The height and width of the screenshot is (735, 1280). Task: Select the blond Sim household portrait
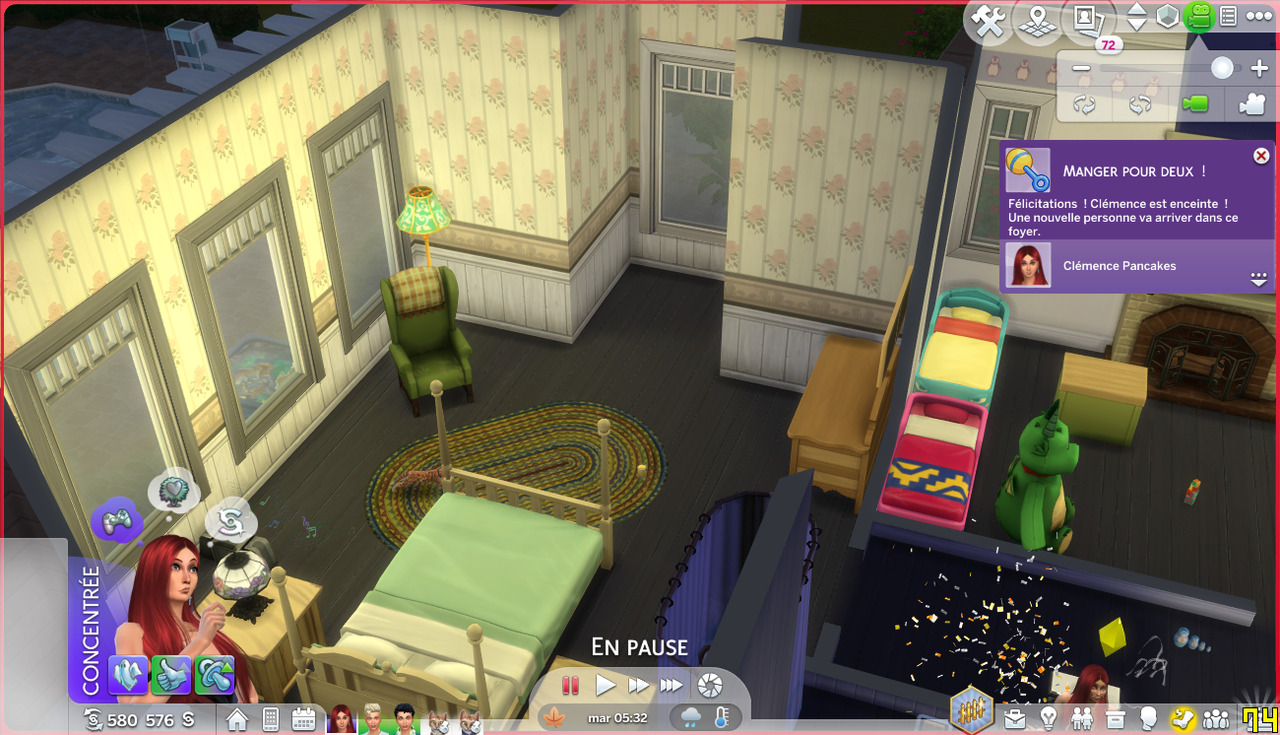pyautogui.click(x=372, y=719)
